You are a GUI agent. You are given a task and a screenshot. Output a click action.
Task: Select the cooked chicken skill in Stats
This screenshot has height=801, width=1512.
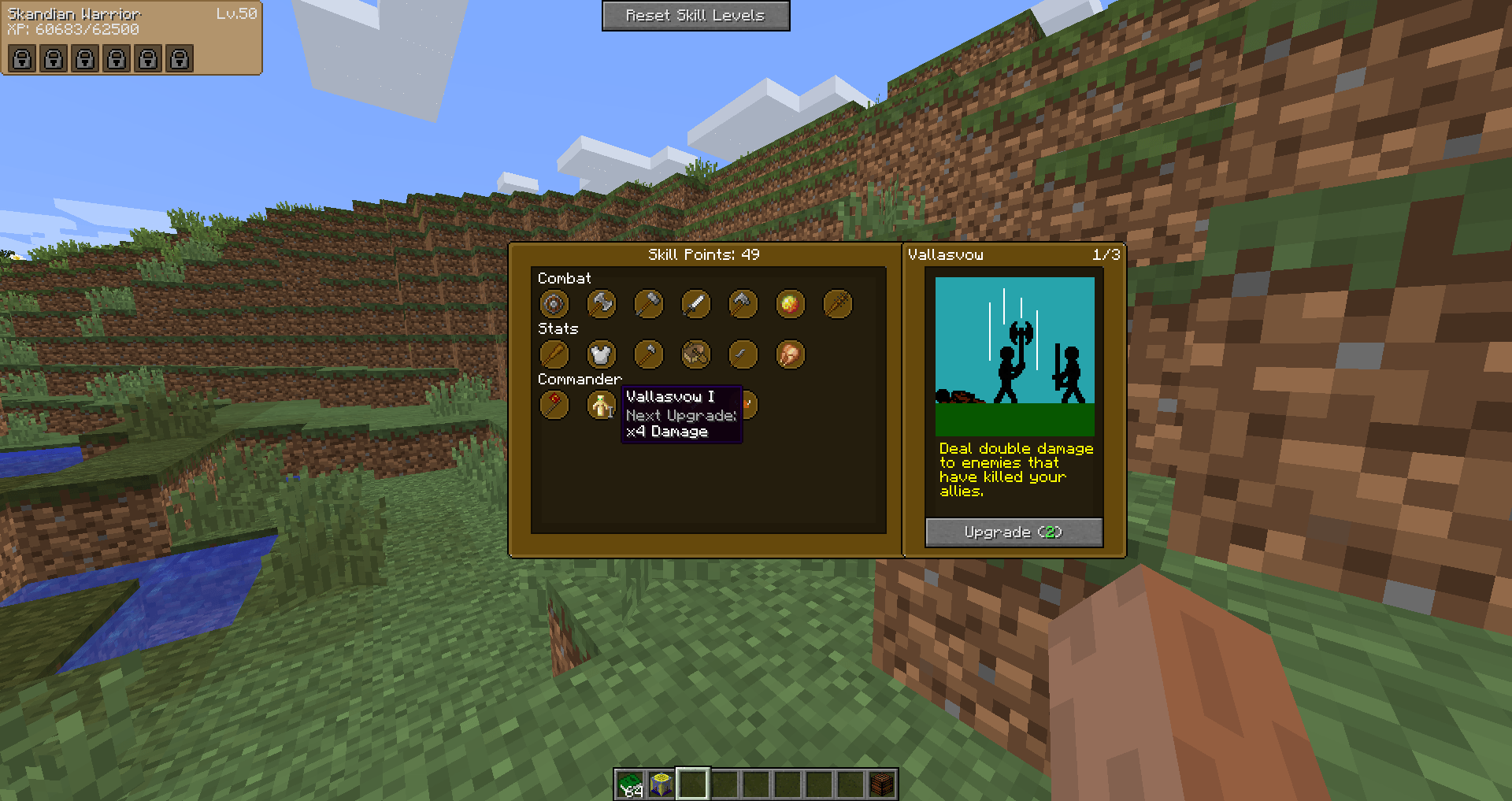790,354
